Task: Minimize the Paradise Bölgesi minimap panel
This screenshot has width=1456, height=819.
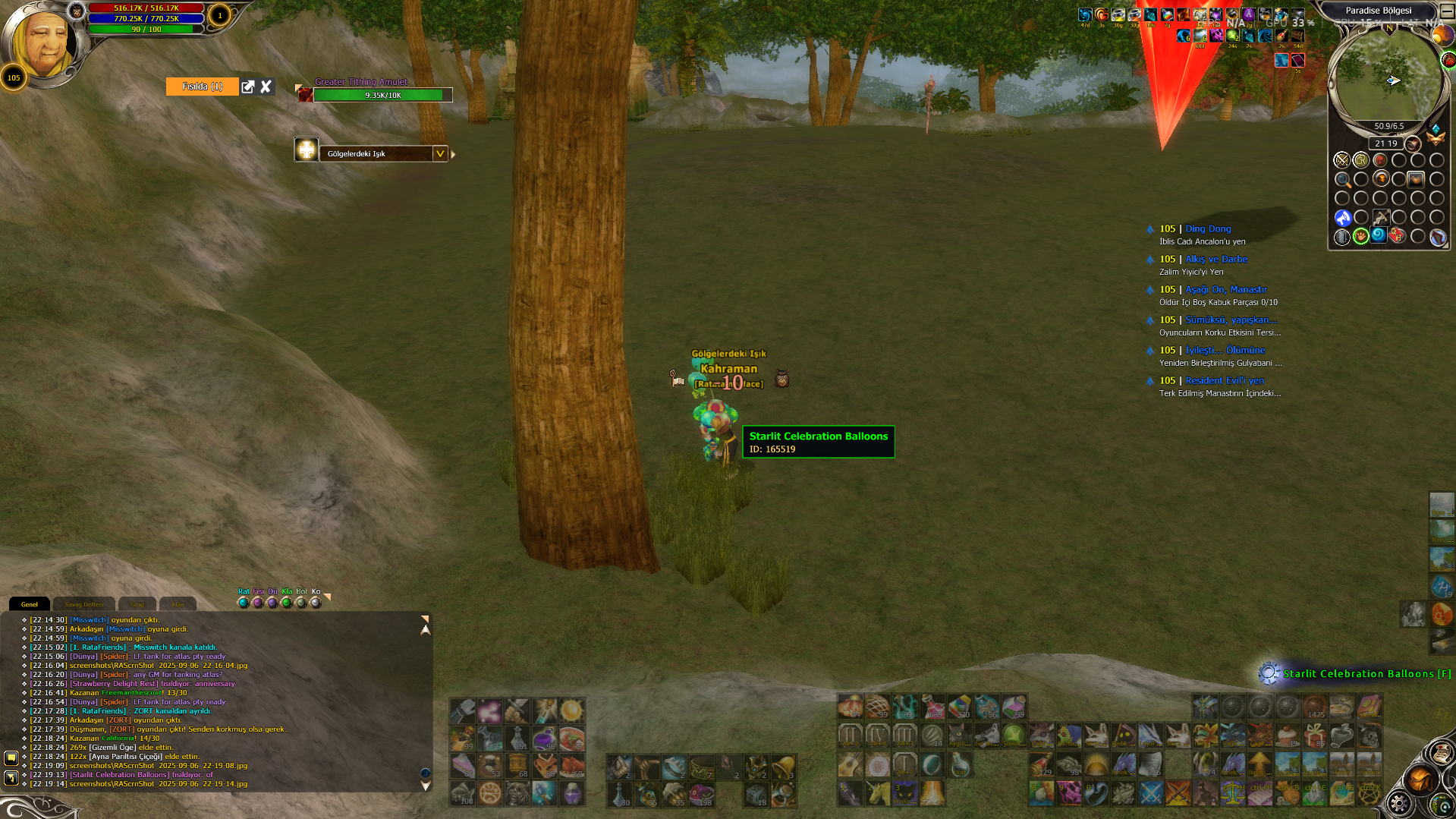Action: tap(1447, 11)
